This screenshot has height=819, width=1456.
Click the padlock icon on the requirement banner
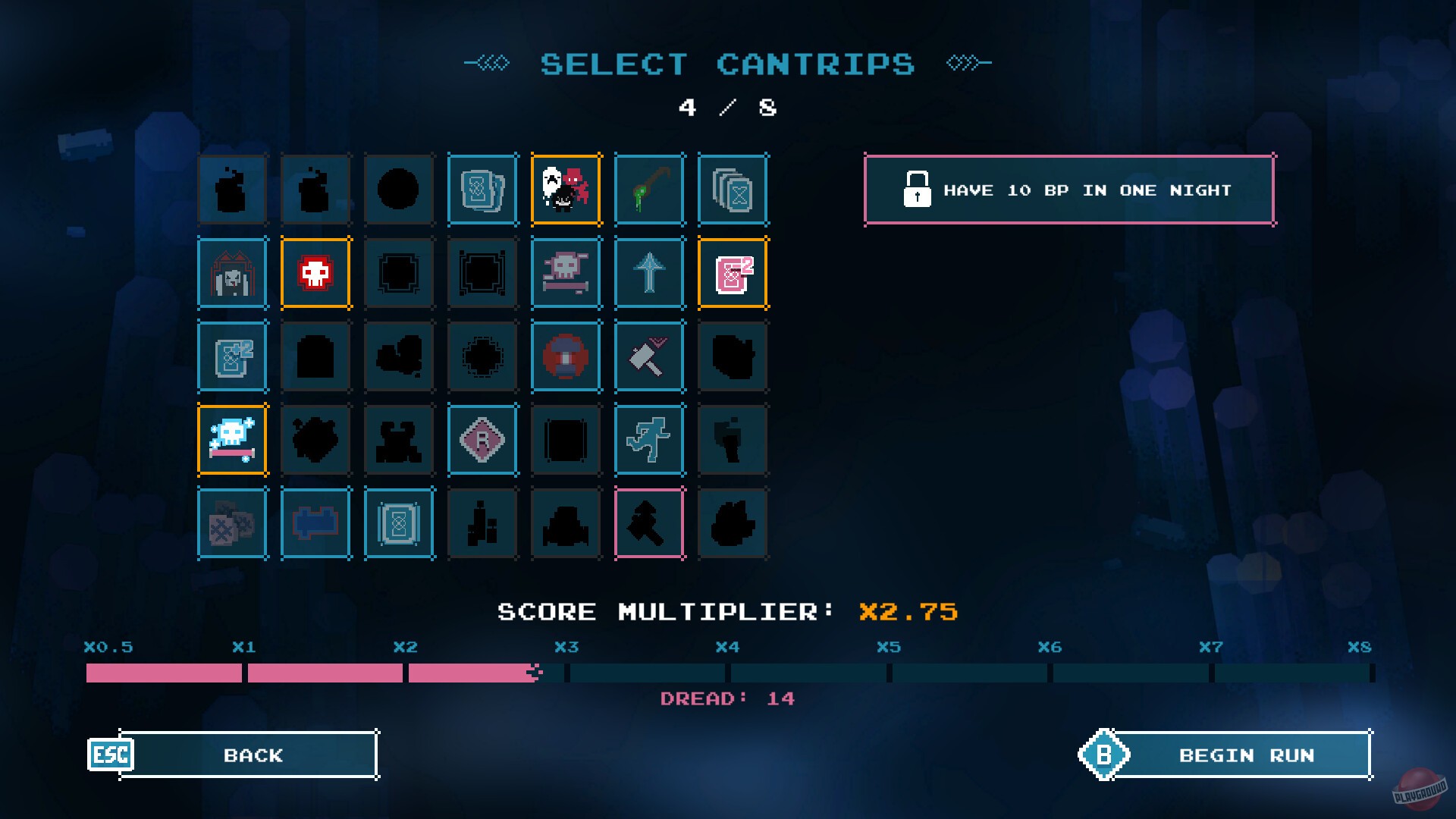pyautogui.click(x=918, y=190)
